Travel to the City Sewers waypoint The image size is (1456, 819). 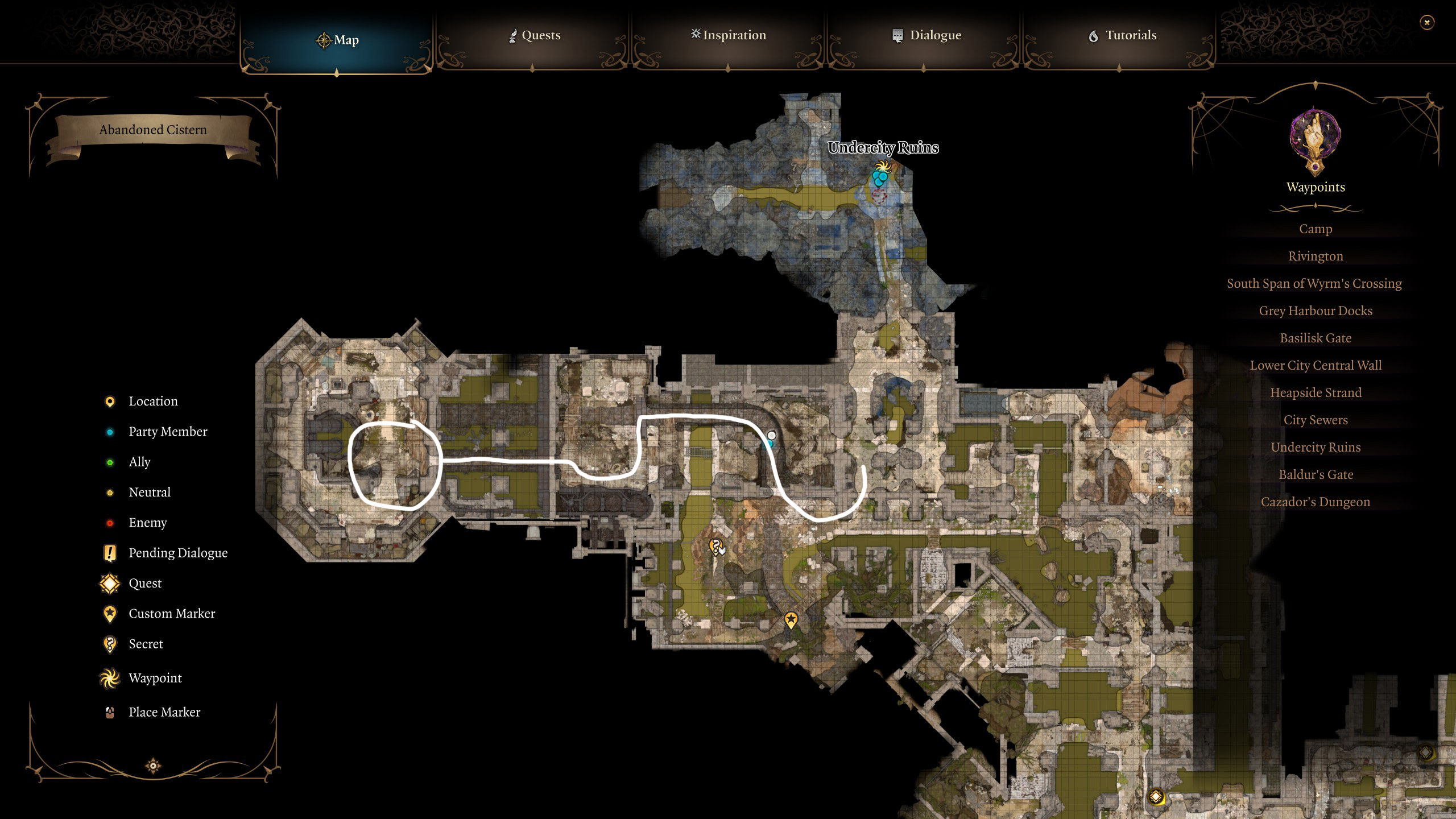click(1316, 420)
